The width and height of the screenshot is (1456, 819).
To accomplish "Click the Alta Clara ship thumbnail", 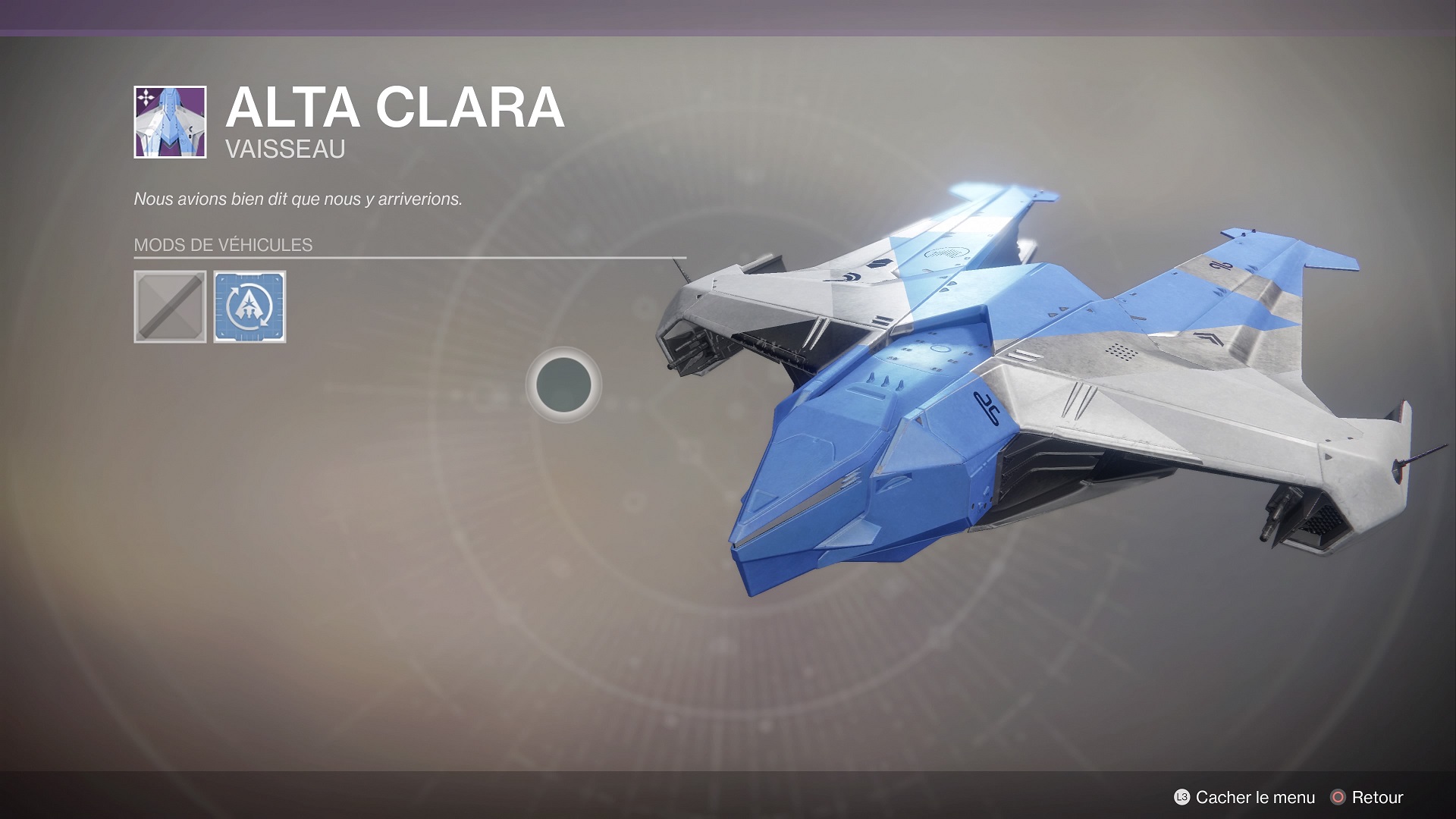I will coord(170,122).
